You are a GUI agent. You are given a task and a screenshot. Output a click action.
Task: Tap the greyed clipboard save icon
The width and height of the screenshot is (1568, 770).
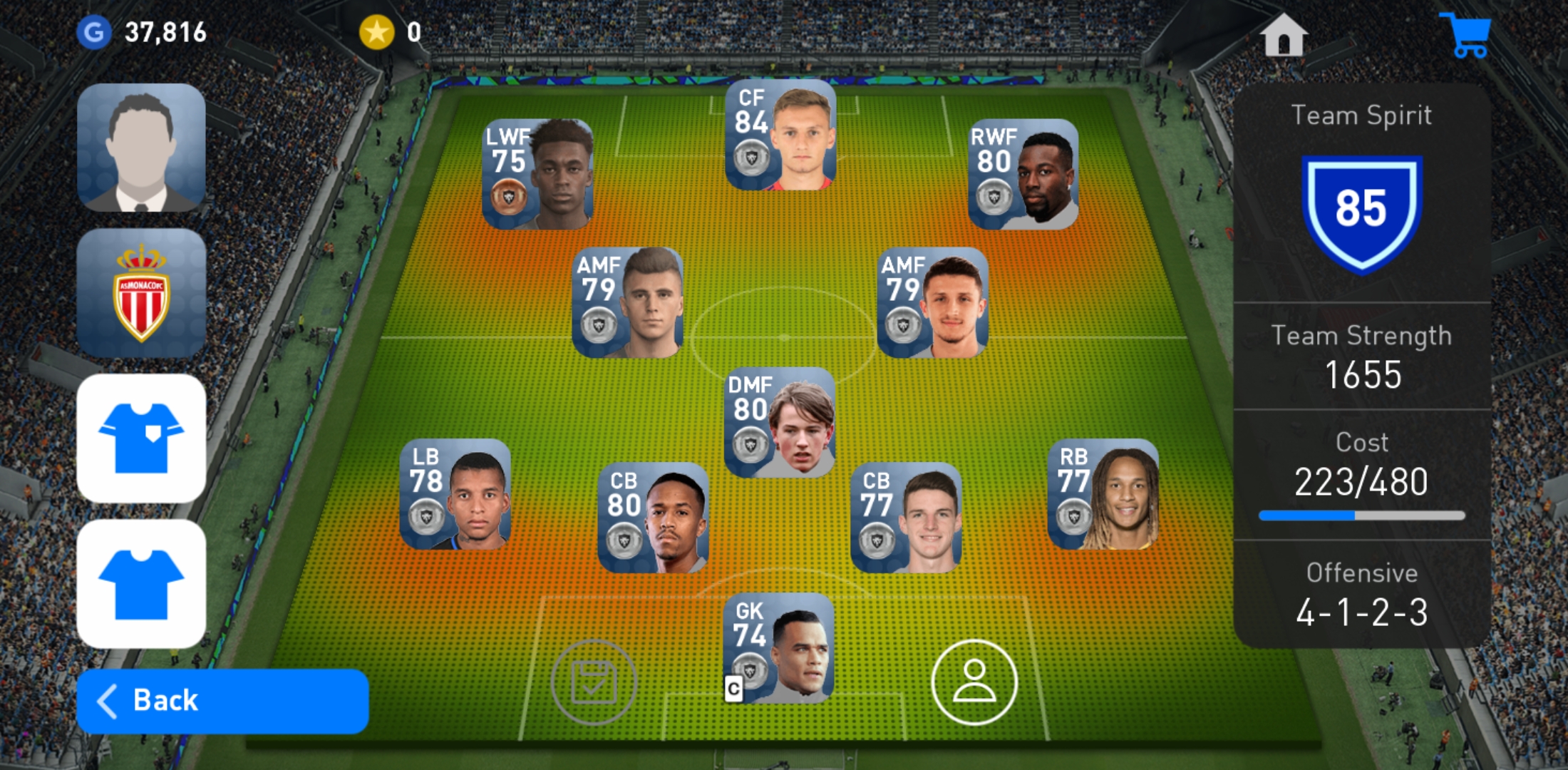[594, 682]
